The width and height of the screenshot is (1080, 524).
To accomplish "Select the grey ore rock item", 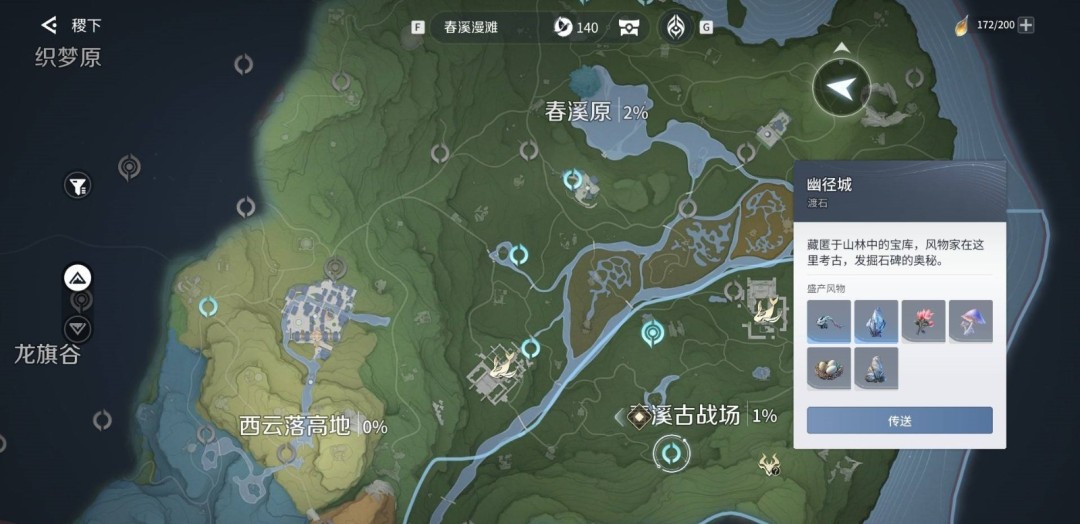I will point(876,367).
